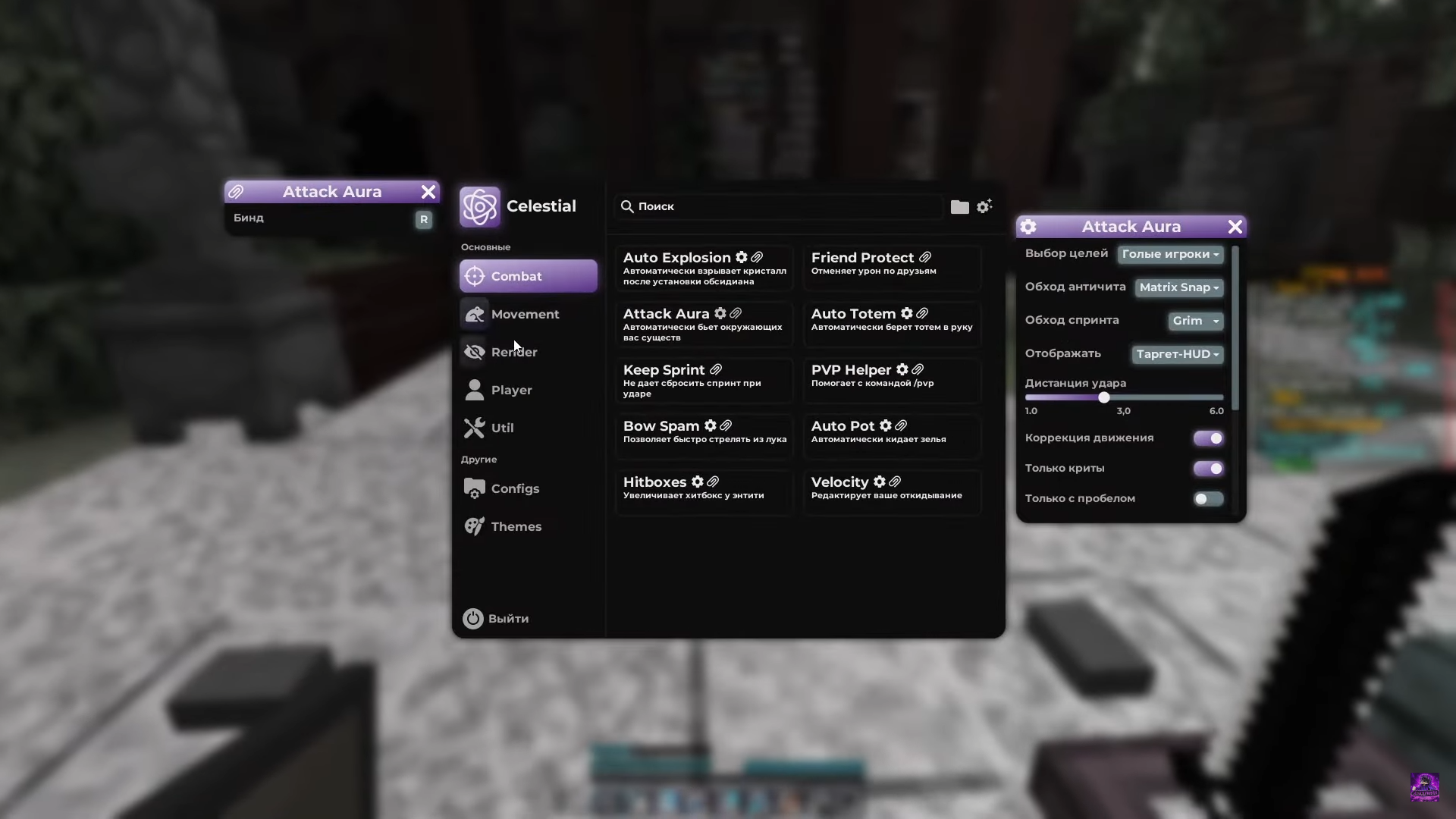Viewport: 1456px width, 819px height.
Task: Open PVP Helper settings gear
Action: (902, 369)
